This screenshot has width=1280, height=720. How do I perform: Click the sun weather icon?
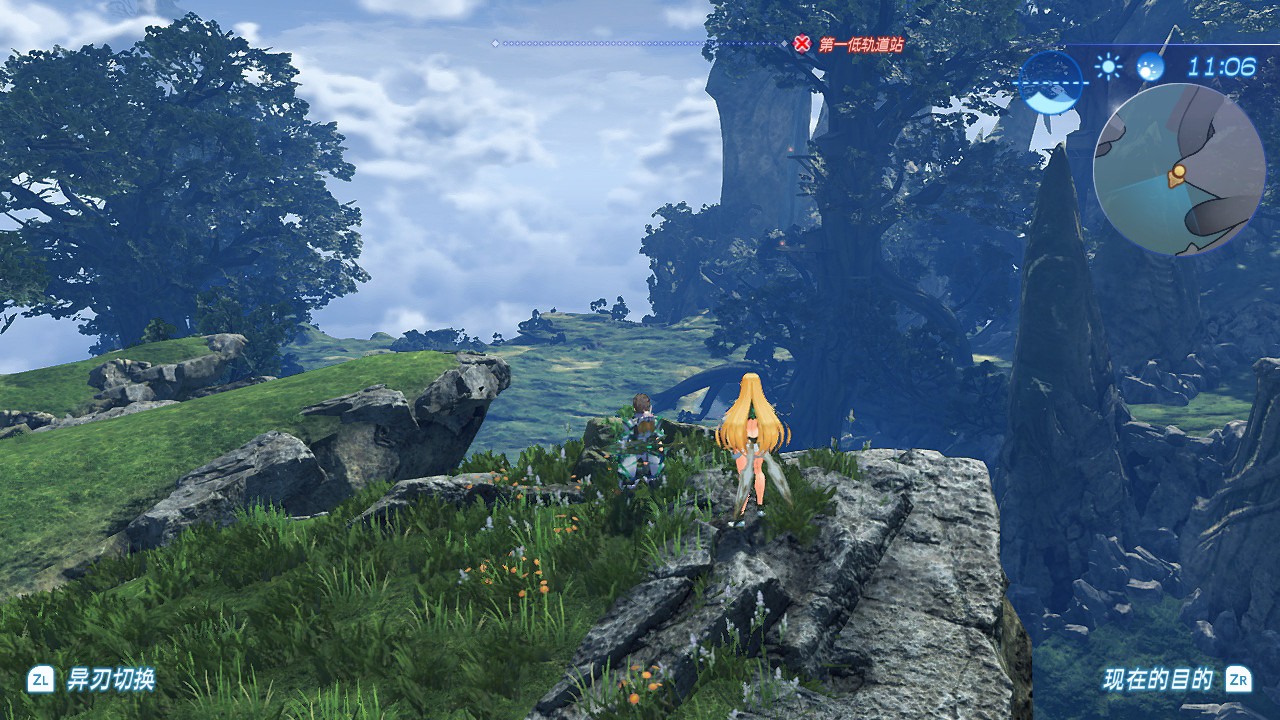click(1108, 67)
